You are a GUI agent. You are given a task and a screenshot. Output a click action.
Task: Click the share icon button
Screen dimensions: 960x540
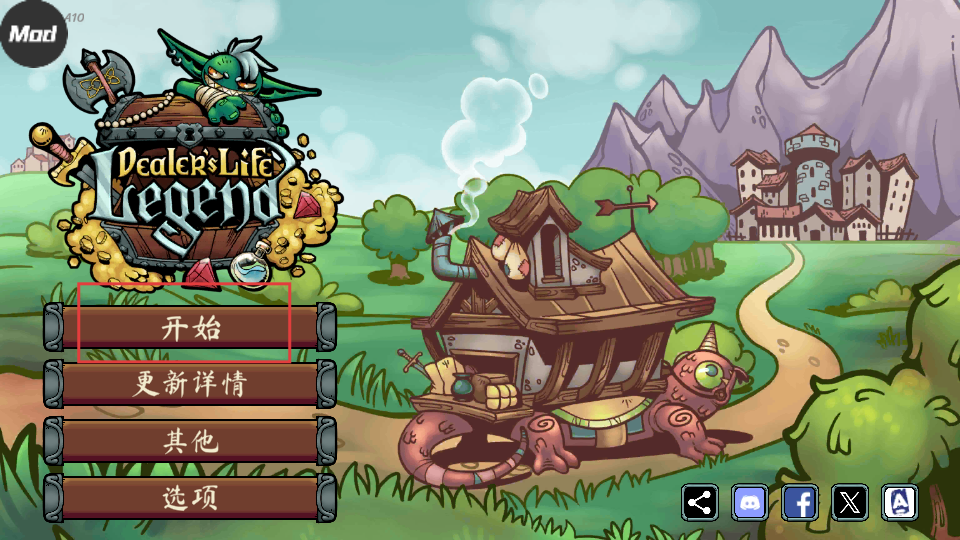point(700,502)
